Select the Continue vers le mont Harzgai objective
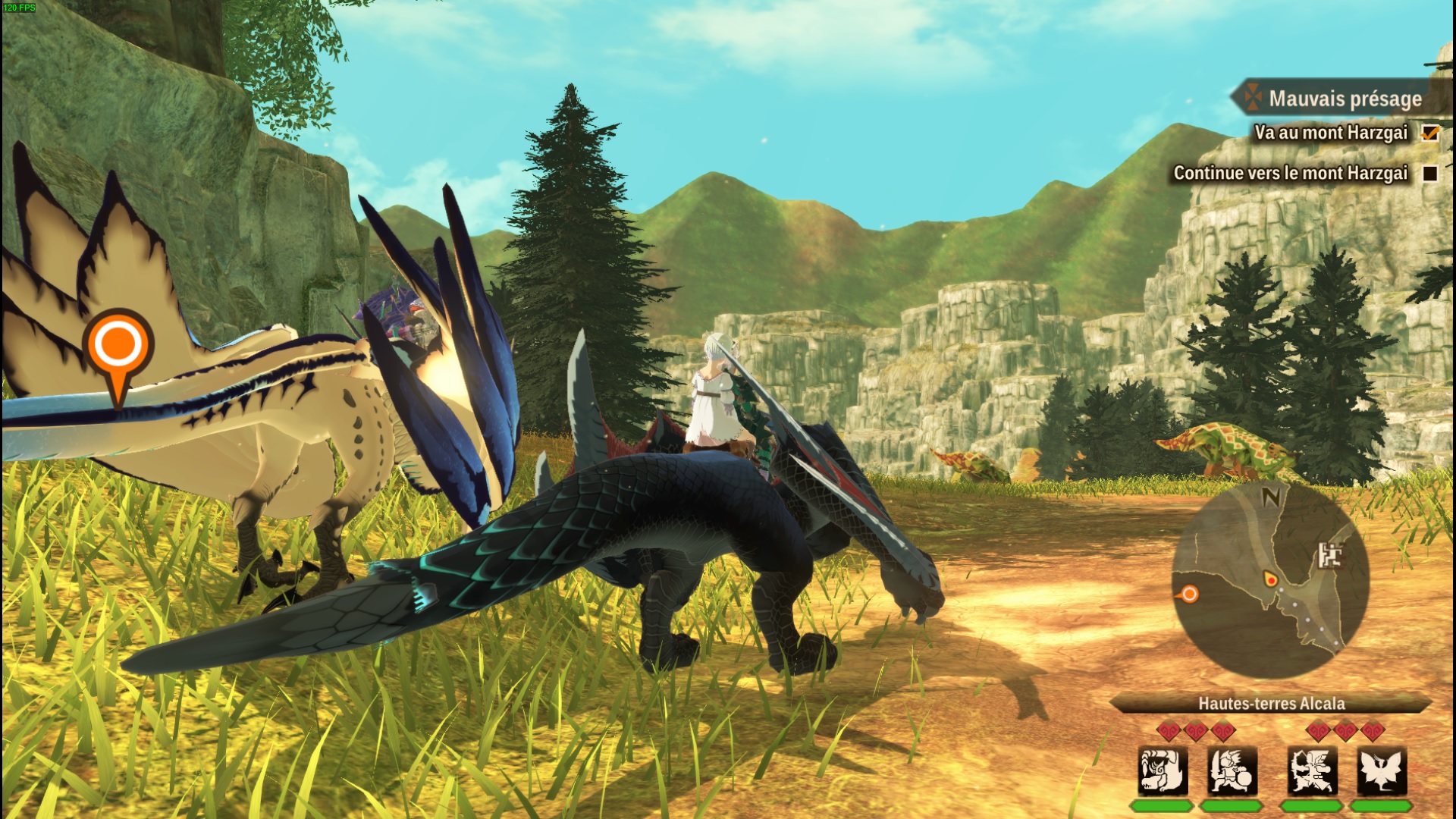 [x=1290, y=173]
